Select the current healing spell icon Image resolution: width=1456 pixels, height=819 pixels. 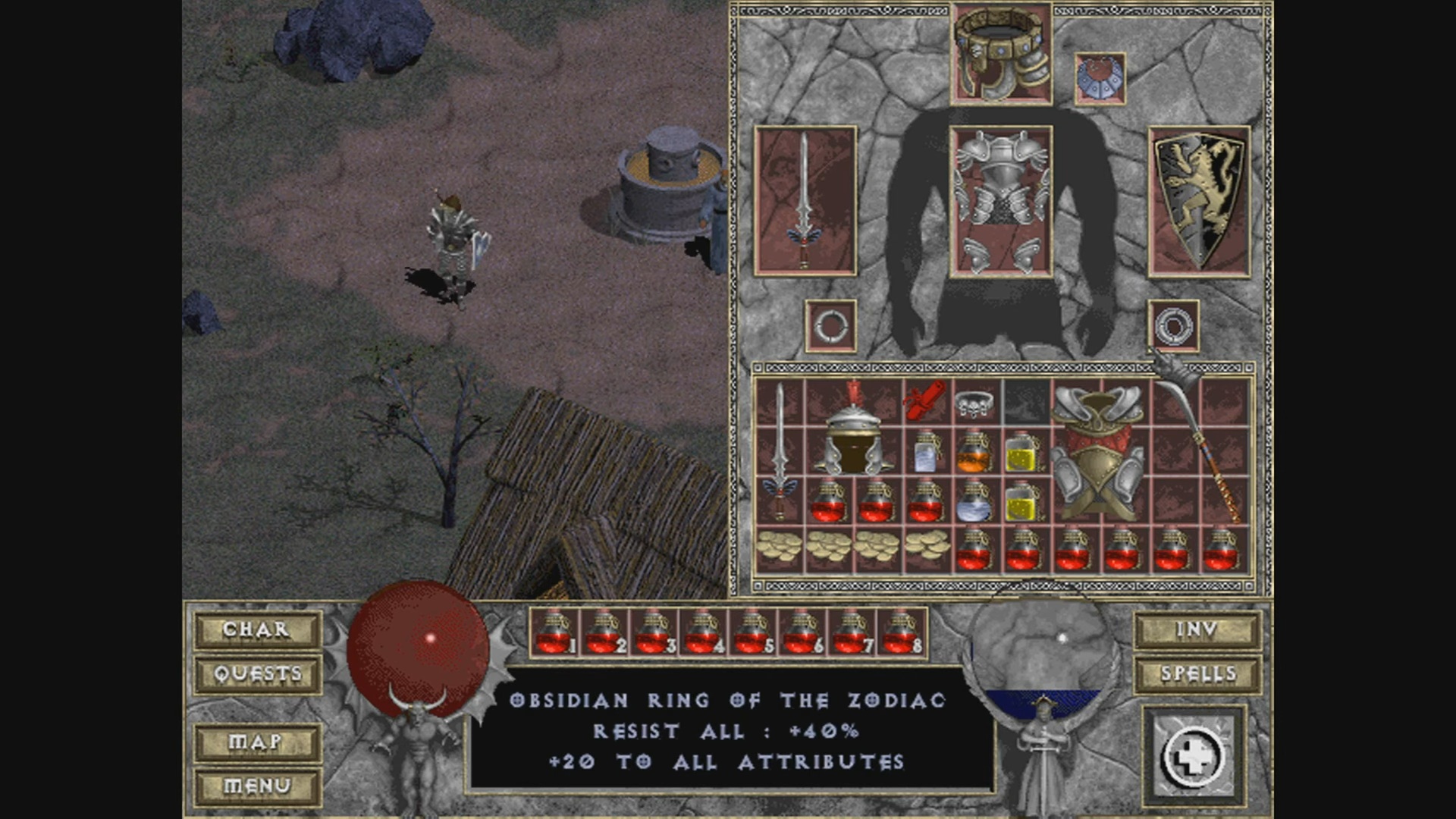point(1194,756)
